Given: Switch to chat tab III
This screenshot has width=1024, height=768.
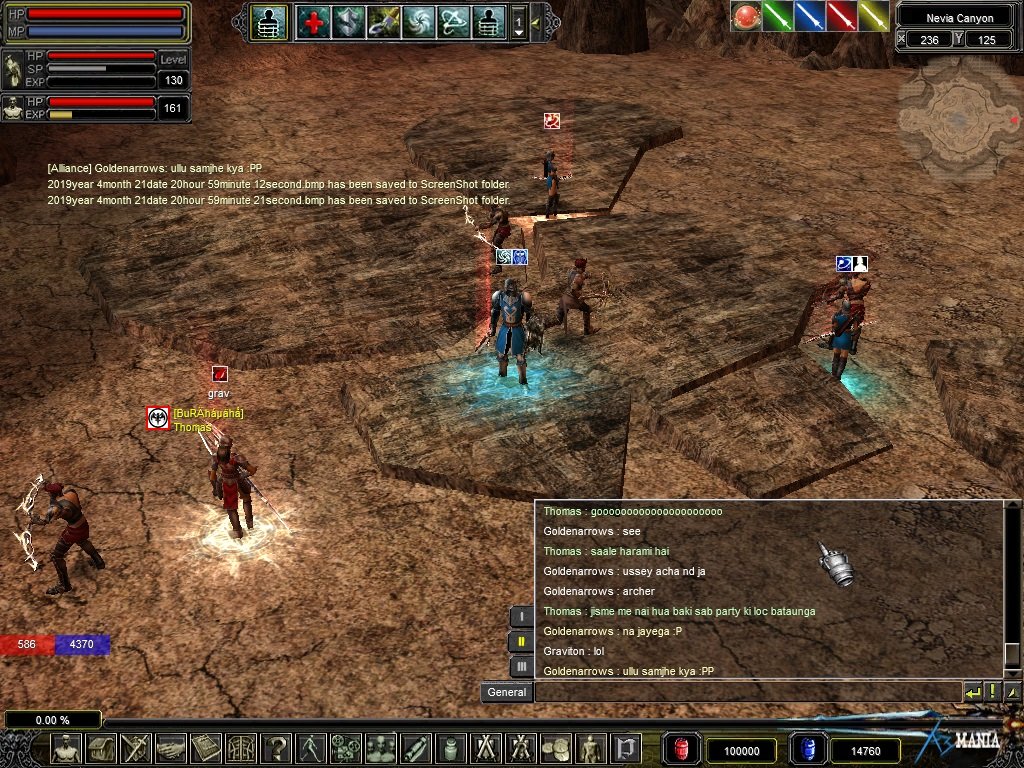Looking at the screenshot, I should (521, 666).
